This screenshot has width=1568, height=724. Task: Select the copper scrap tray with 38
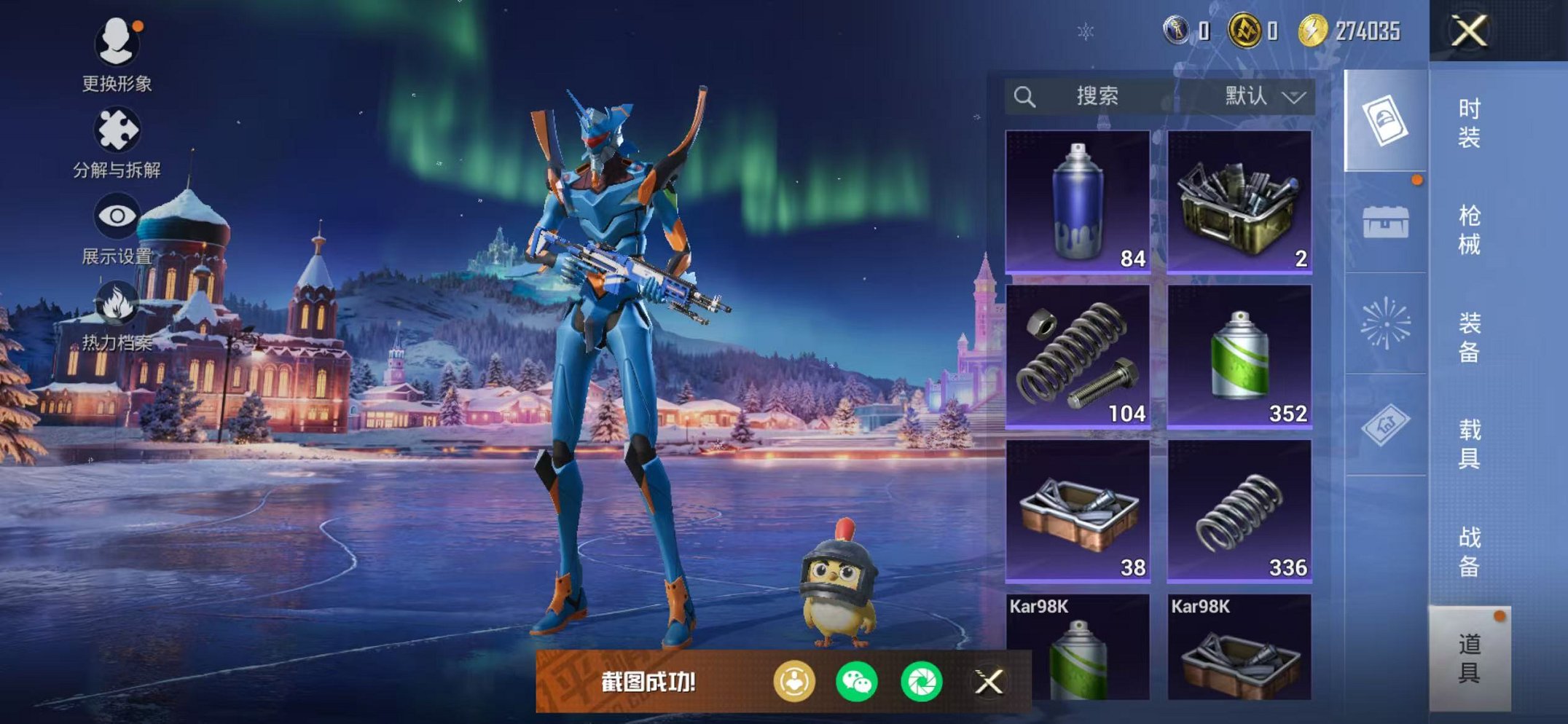[1078, 511]
